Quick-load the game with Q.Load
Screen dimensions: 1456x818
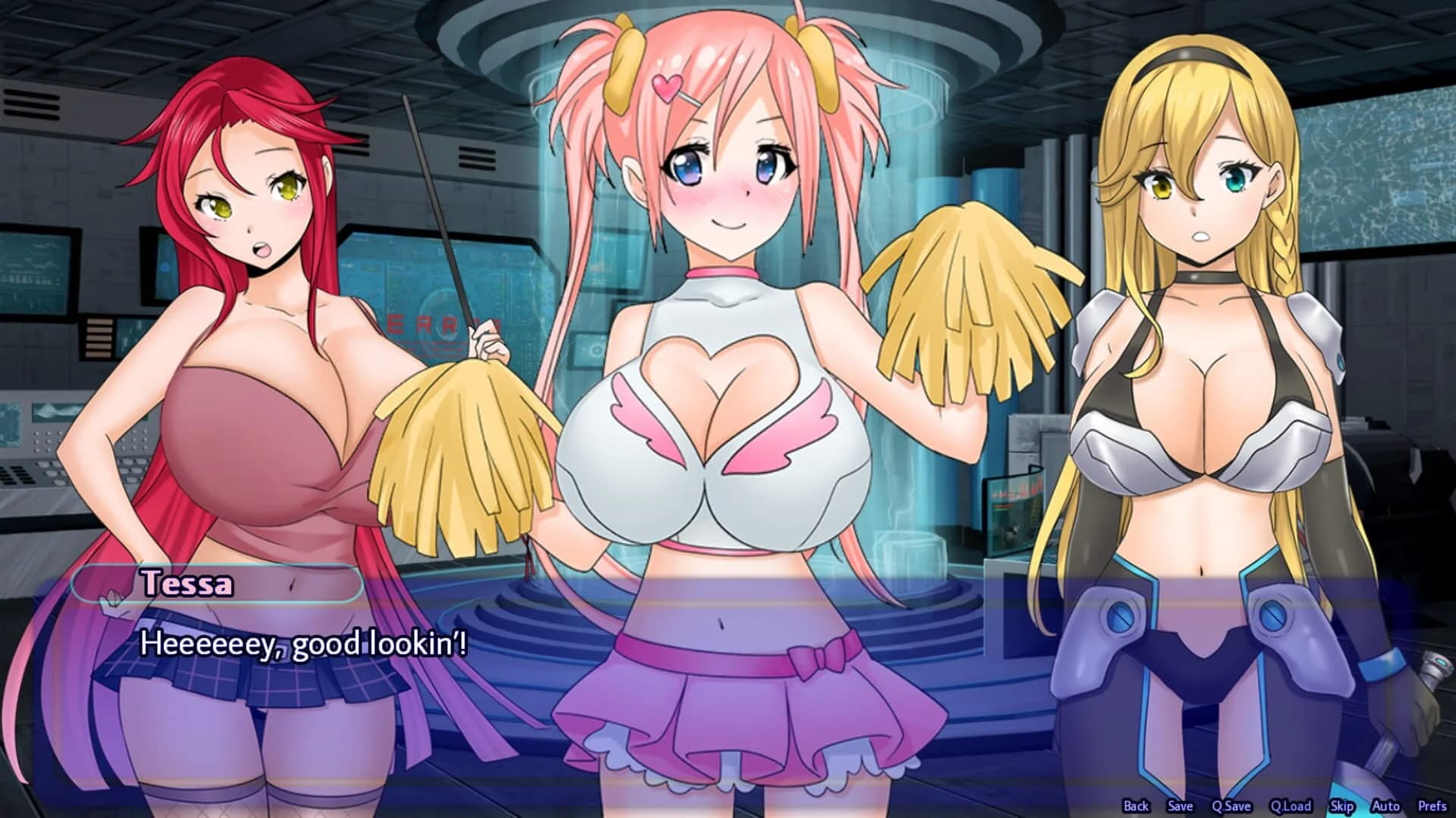[x=1291, y=805]
